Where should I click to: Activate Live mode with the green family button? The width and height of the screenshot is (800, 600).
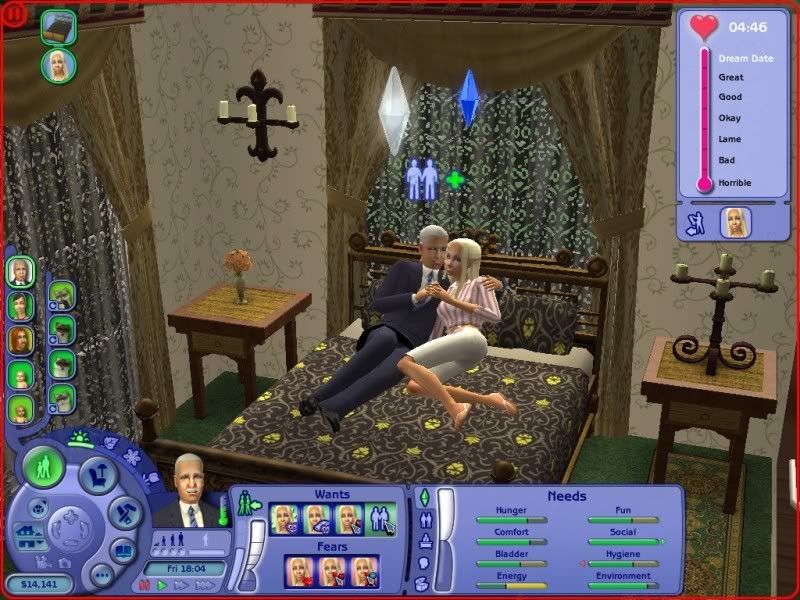click(x=43, y=468)
